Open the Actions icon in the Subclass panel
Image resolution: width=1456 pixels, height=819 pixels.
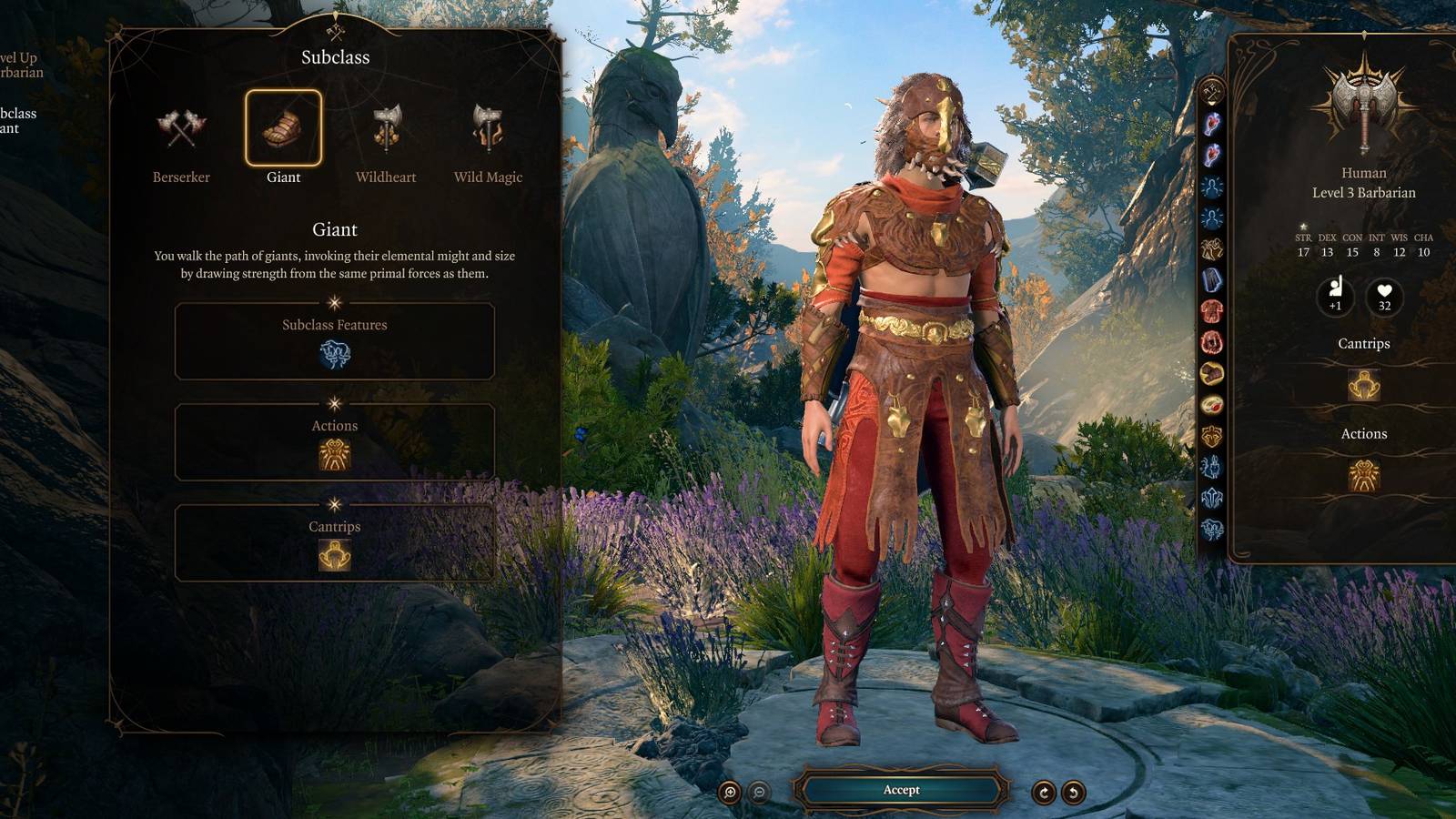[x=335, y=451]
